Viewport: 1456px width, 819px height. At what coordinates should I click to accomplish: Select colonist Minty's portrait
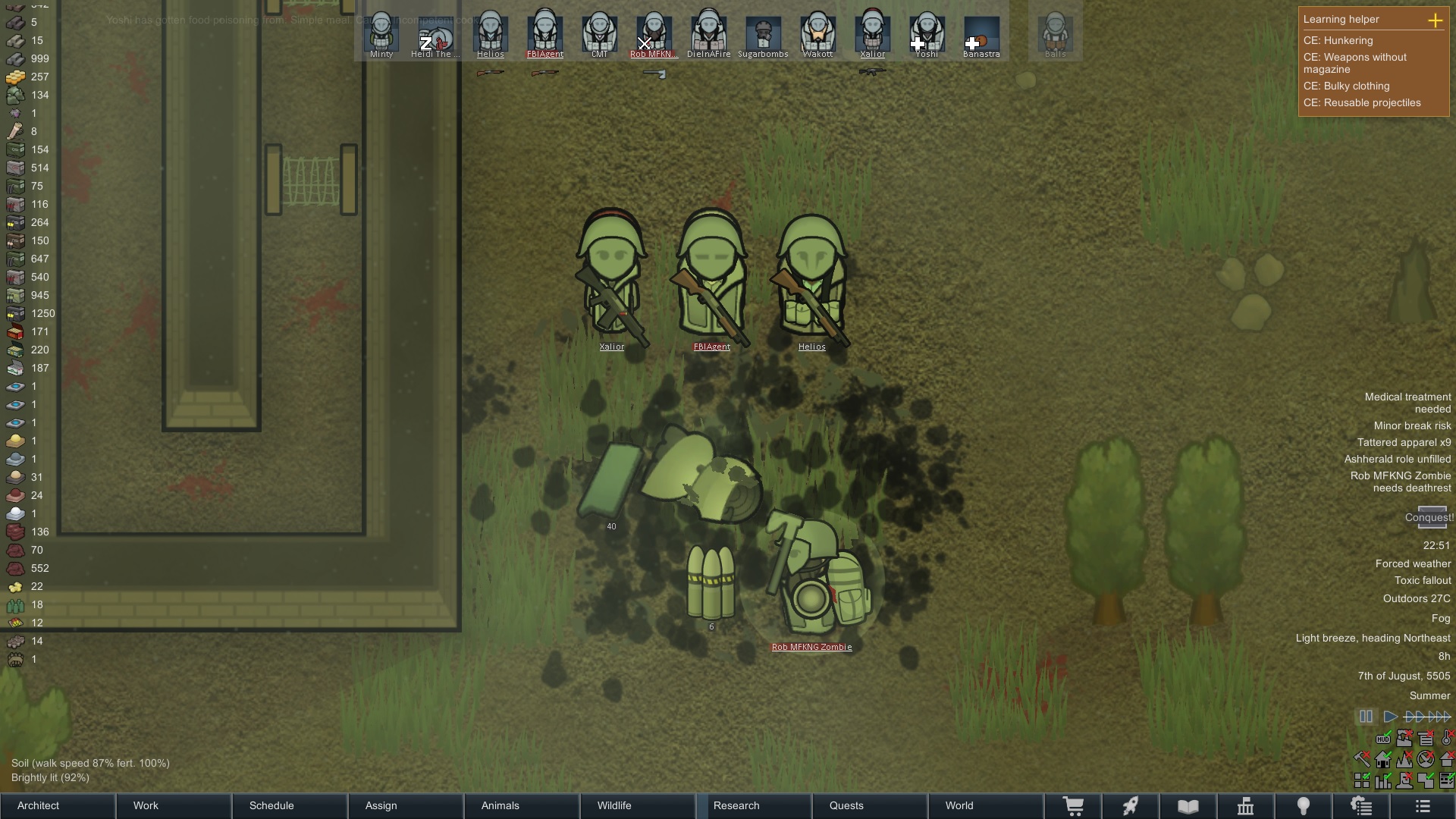[381, 34]
